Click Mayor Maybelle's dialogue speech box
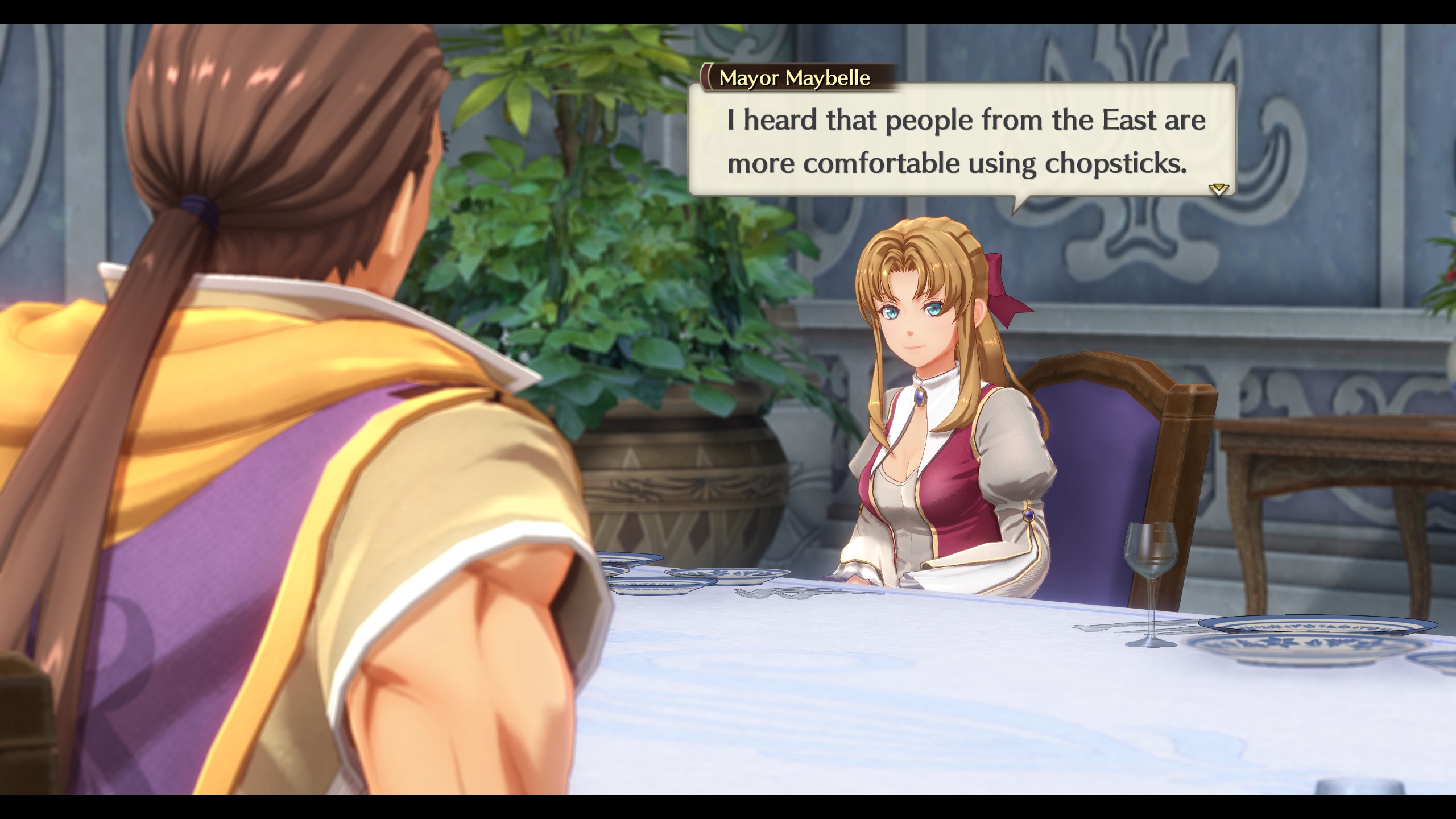Image resolution: width=1456 pixels, height=819 pixels. 961,141
